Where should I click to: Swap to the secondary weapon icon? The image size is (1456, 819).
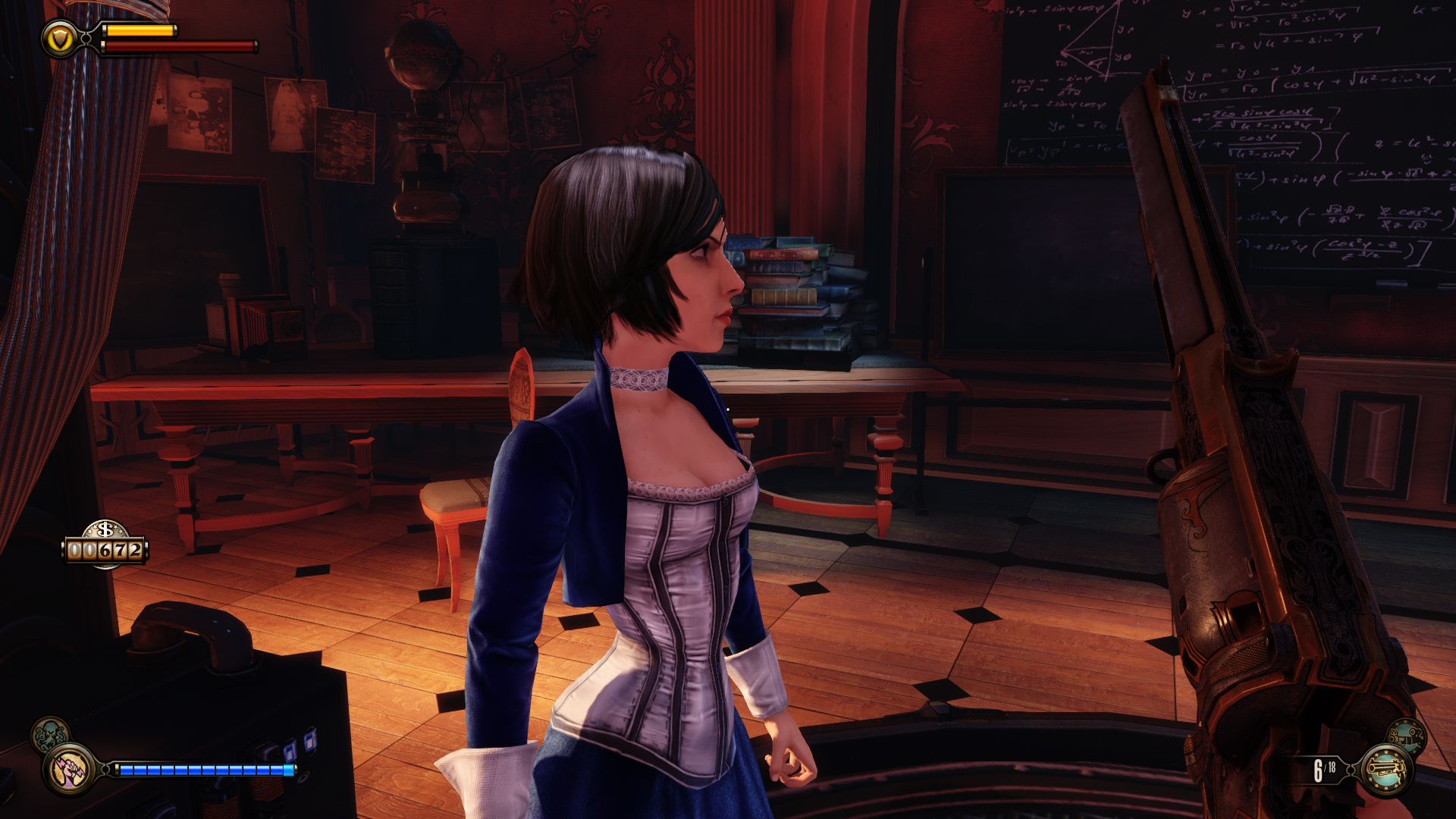[x=1406, y=735]
